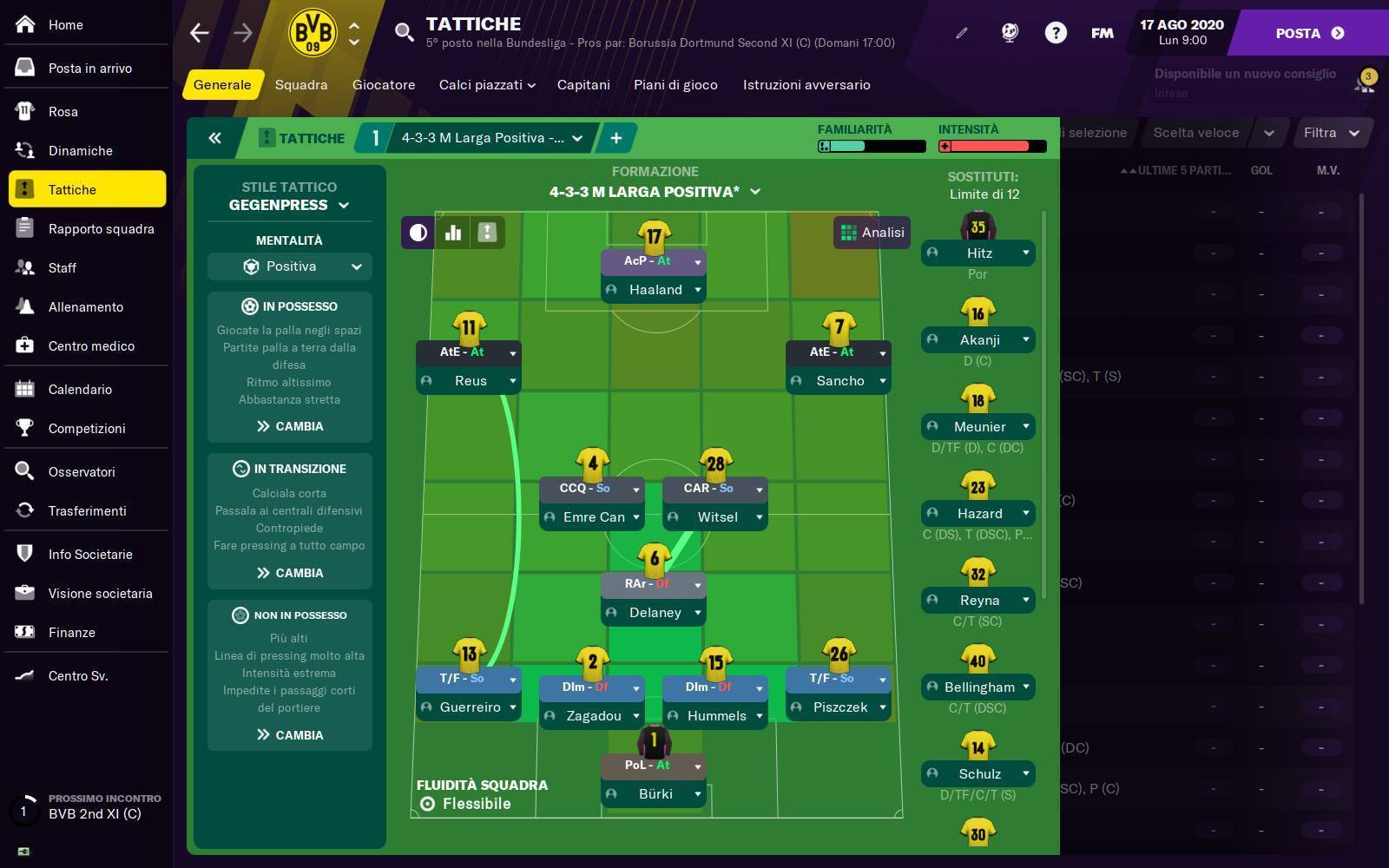Toggle the Generale tab highlight
1389x868 pixels.
coord(221,85)
